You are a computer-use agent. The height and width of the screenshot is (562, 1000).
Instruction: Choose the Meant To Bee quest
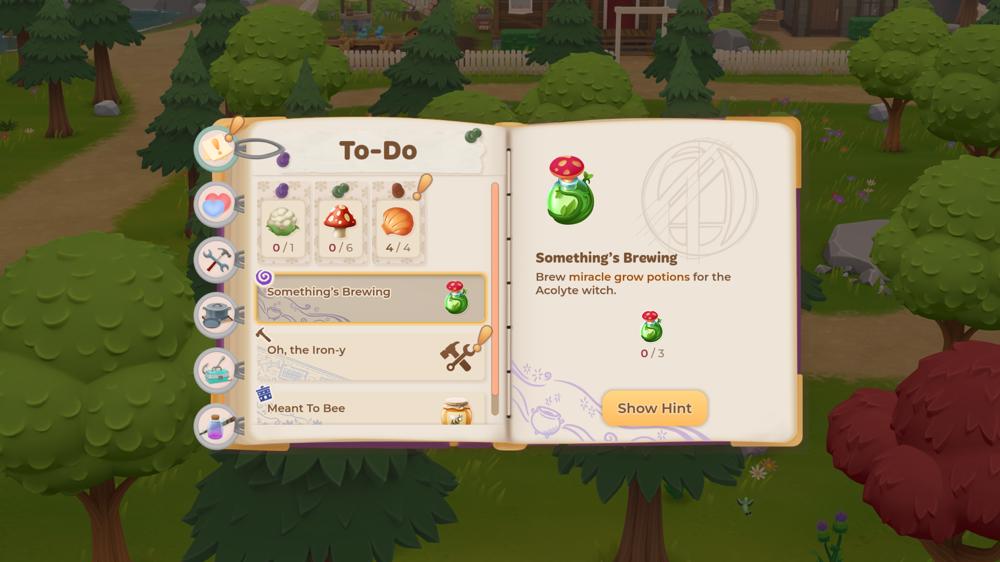370,408
